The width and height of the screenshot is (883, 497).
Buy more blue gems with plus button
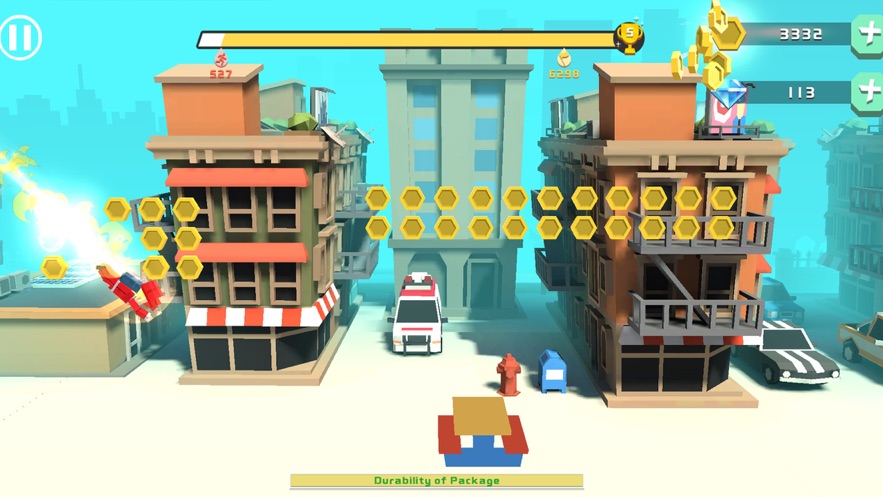pos(868,92)
